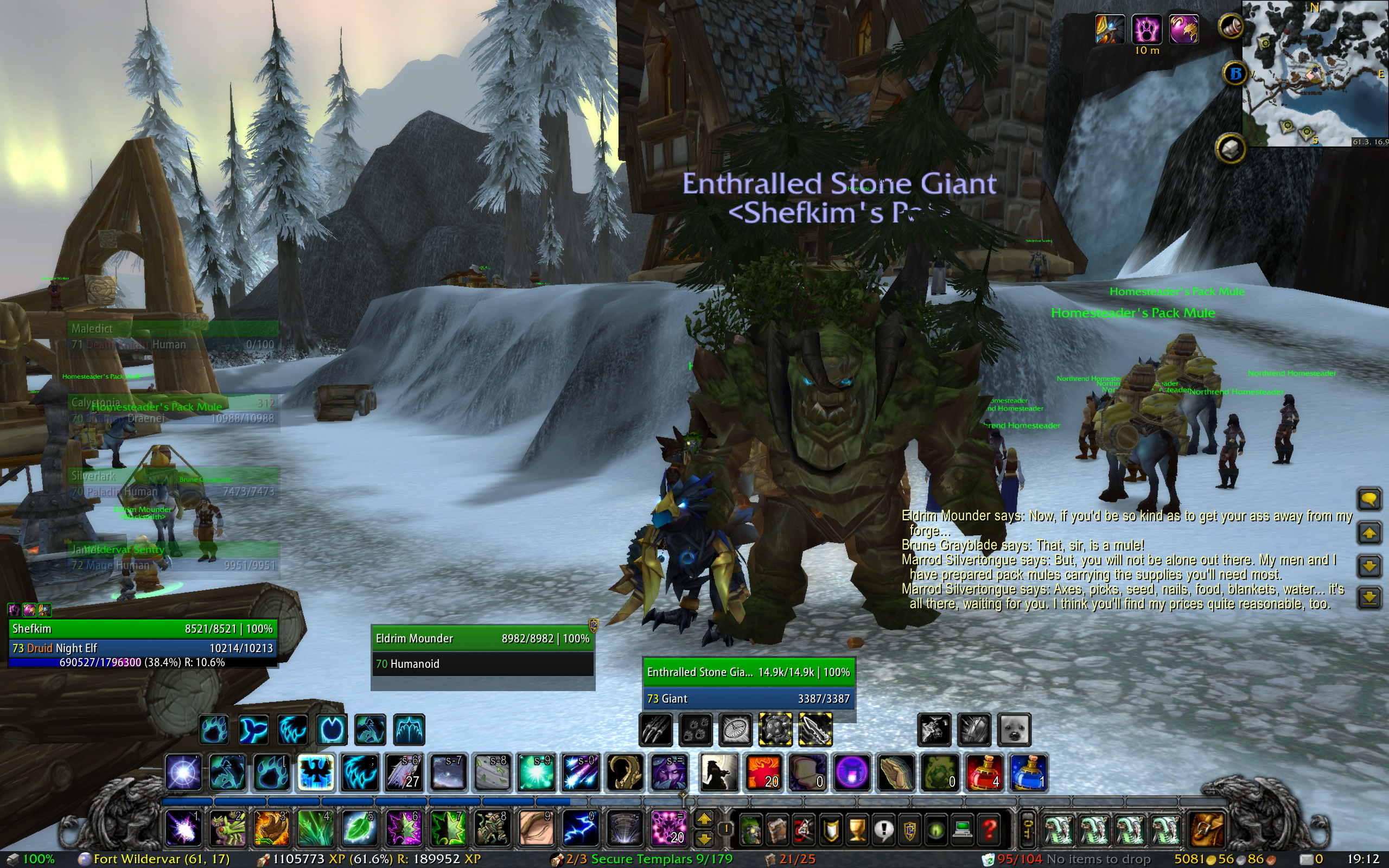Open the achievements gold trophy button
This screenshot has height=868, width=1389.
click(x=857, y=829)
